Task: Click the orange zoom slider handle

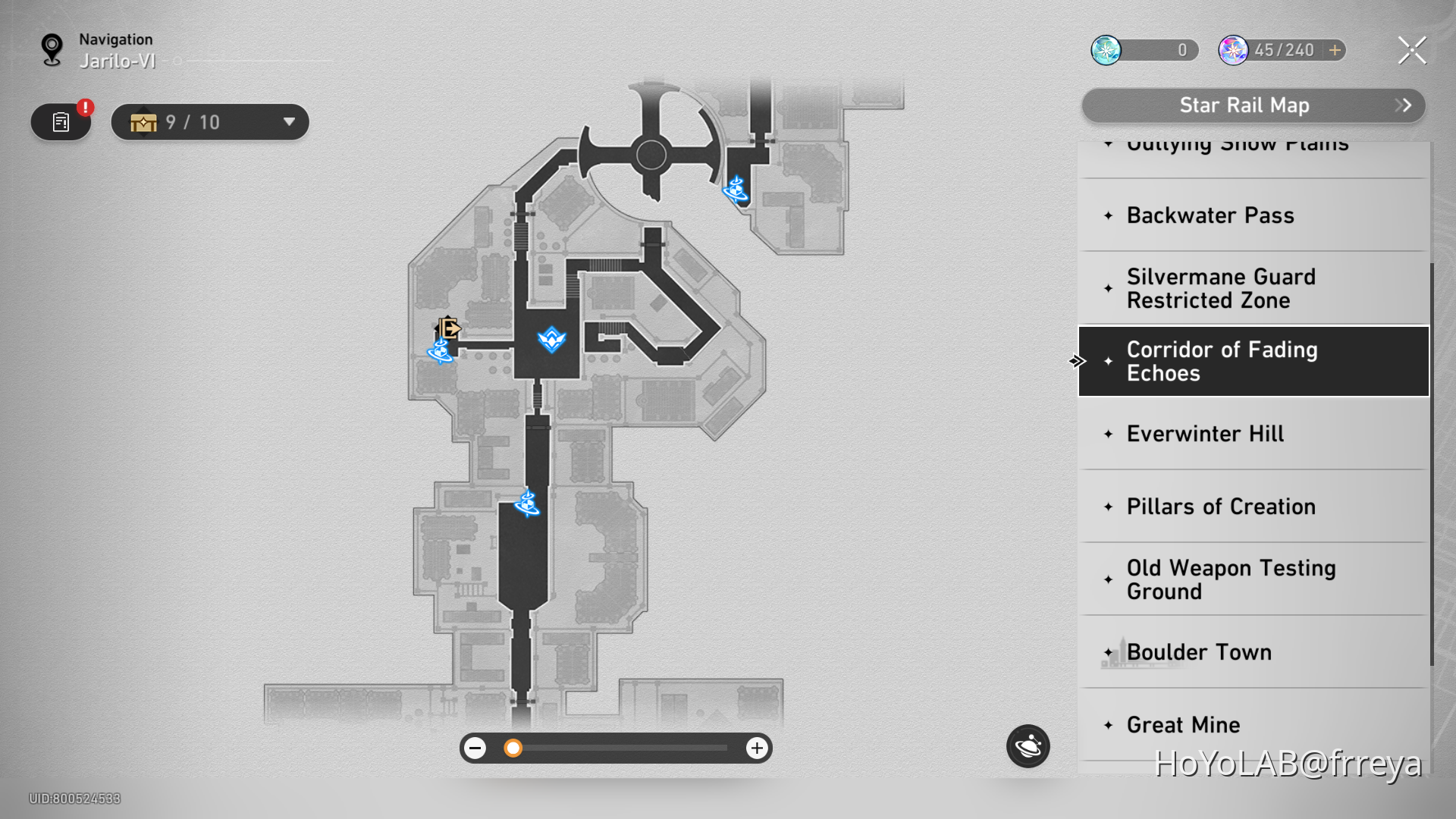Action: (x=514, y=748)
